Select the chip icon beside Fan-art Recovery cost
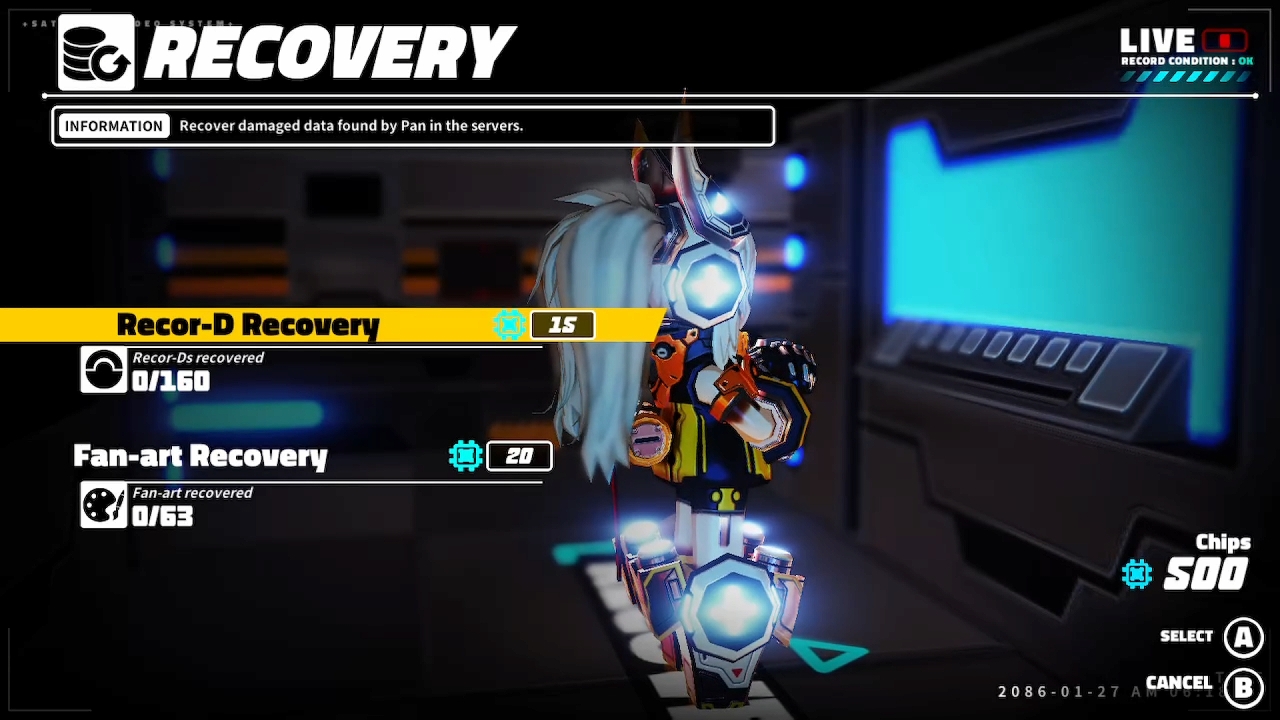This screenshot has width=1280, height=720. point(464,456)
